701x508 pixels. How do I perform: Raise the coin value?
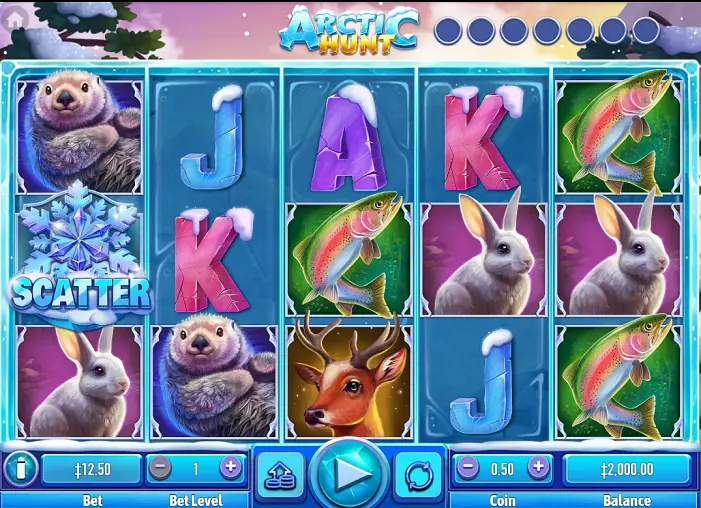coord(538,467)
